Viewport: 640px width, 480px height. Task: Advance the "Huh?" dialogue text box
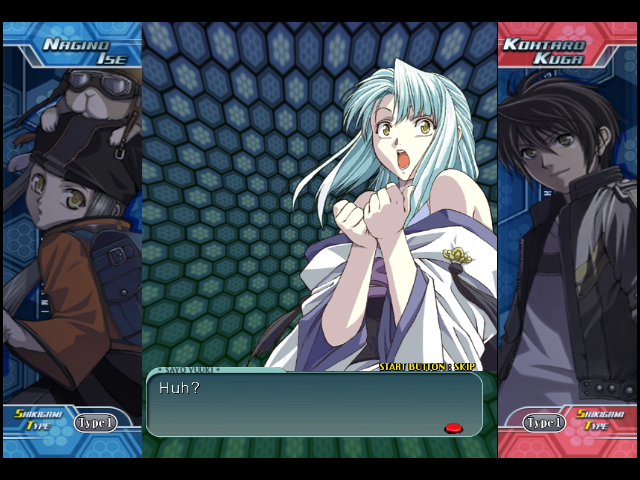pyautogui.click(x=314, y=404)
